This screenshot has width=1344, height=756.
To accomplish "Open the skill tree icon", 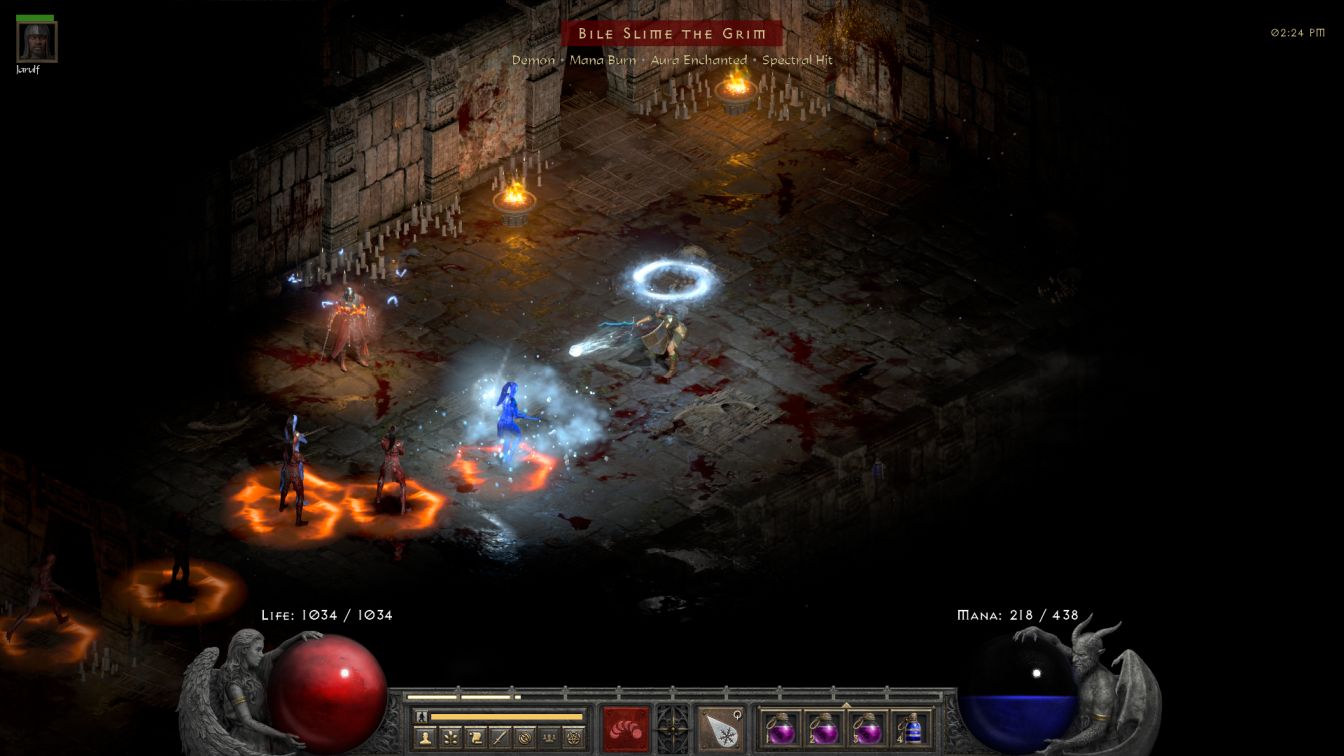I will pyautogui.click(x=451, y=738).
